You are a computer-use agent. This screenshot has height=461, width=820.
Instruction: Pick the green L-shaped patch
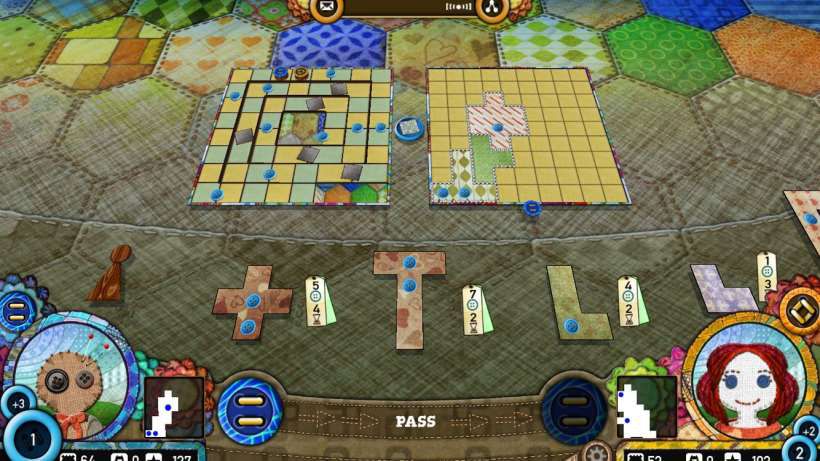[x=577, y=304]
